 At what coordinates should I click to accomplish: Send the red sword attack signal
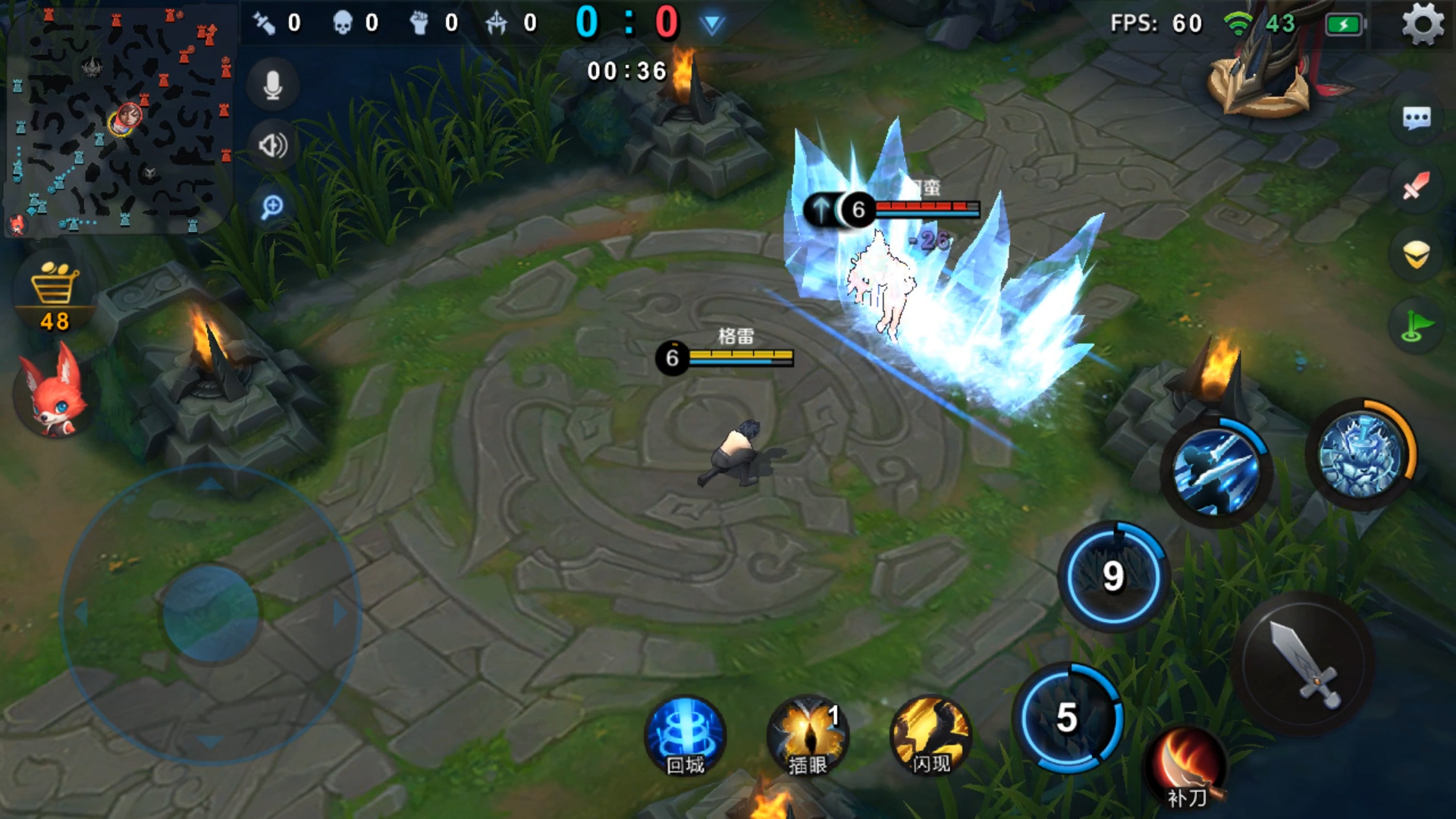[1417, 186]
